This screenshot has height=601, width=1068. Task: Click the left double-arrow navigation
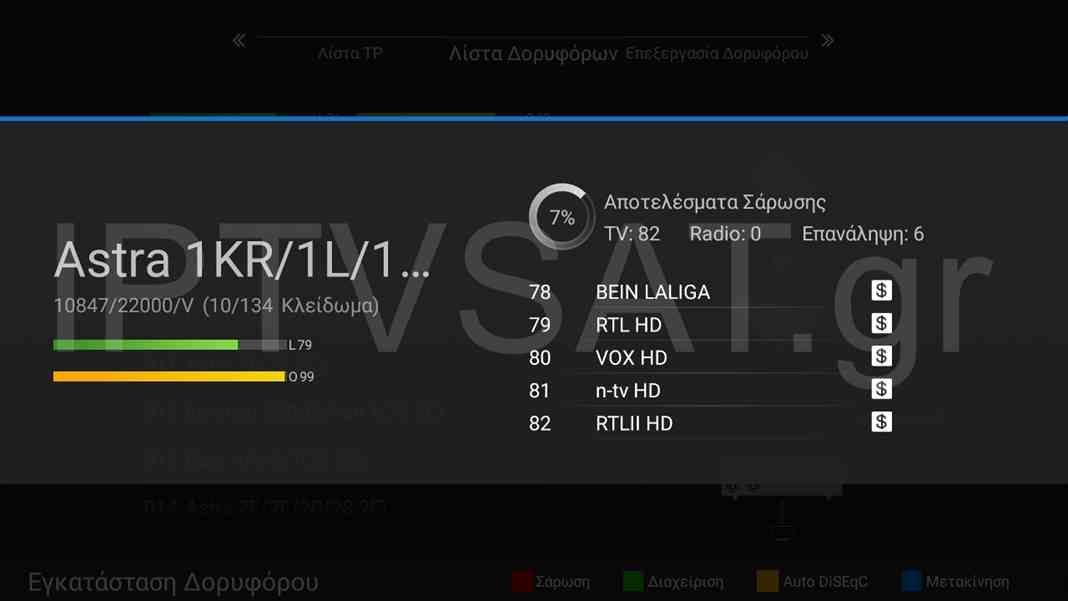click(x=239, y=41)
